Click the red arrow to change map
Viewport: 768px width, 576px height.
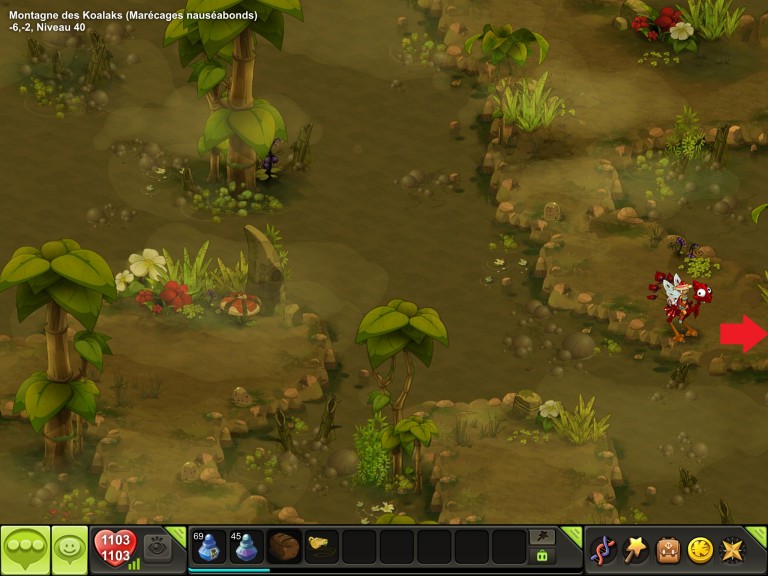tap(742, 333)
